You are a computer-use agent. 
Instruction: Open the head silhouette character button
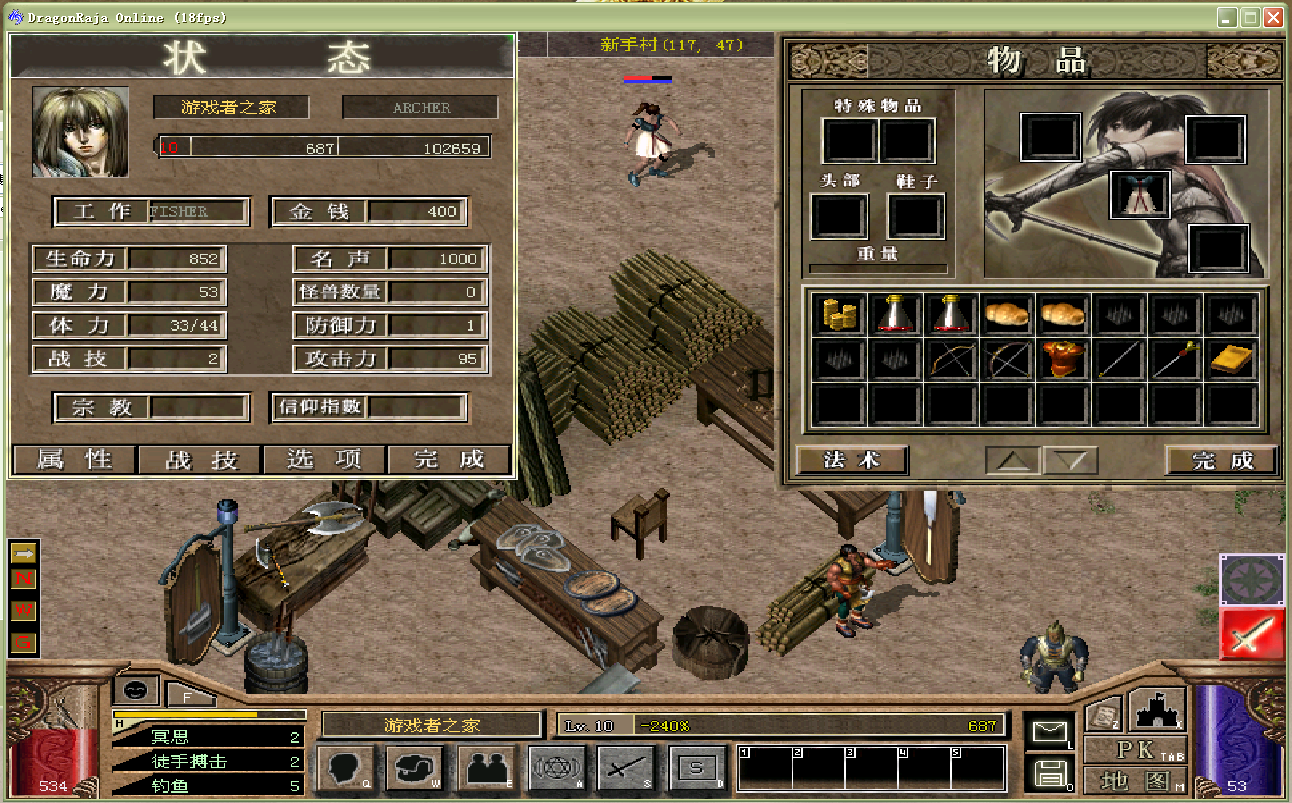coord(346,769)
